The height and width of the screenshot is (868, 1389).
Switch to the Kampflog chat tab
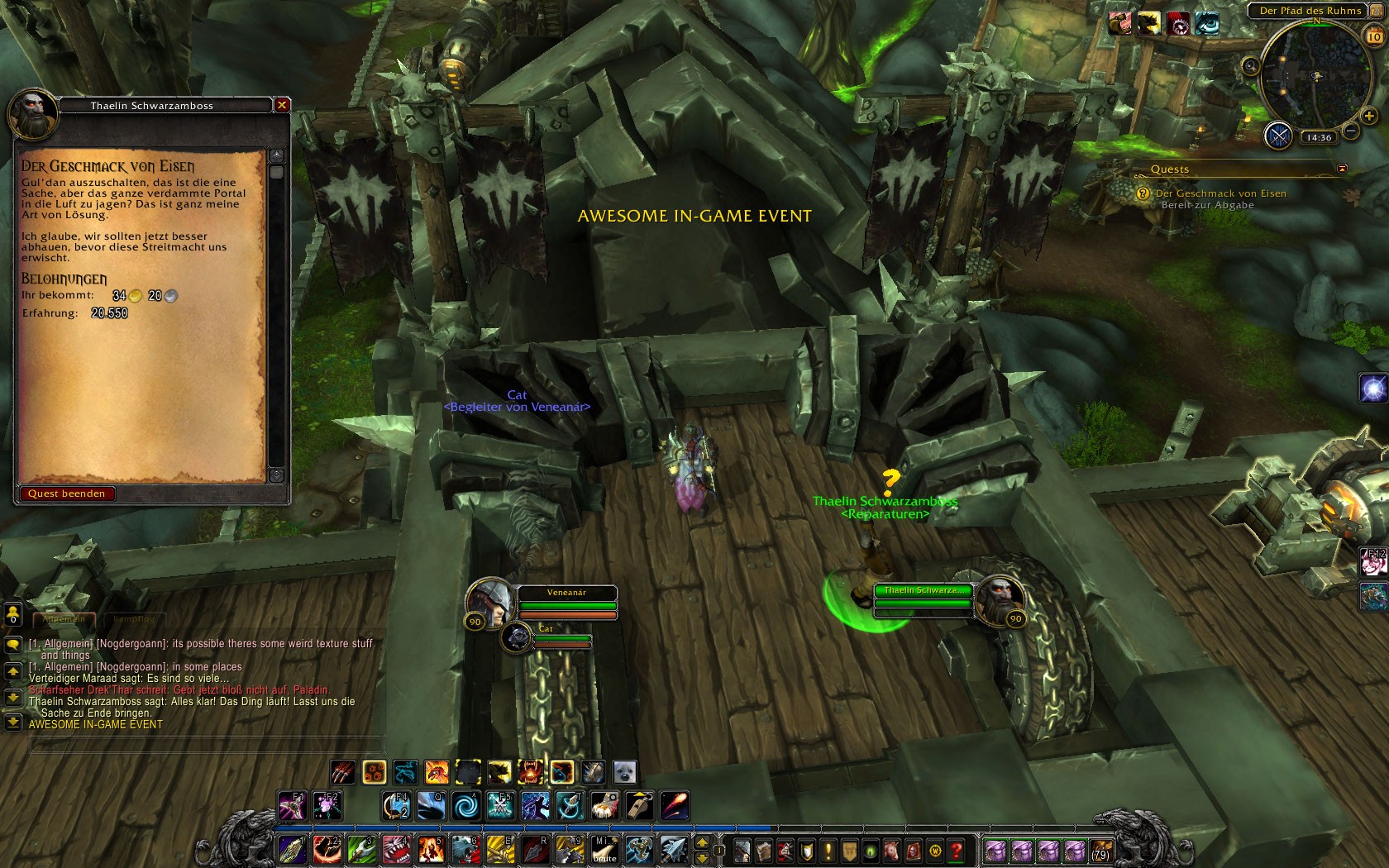click(x=134, y=618)
